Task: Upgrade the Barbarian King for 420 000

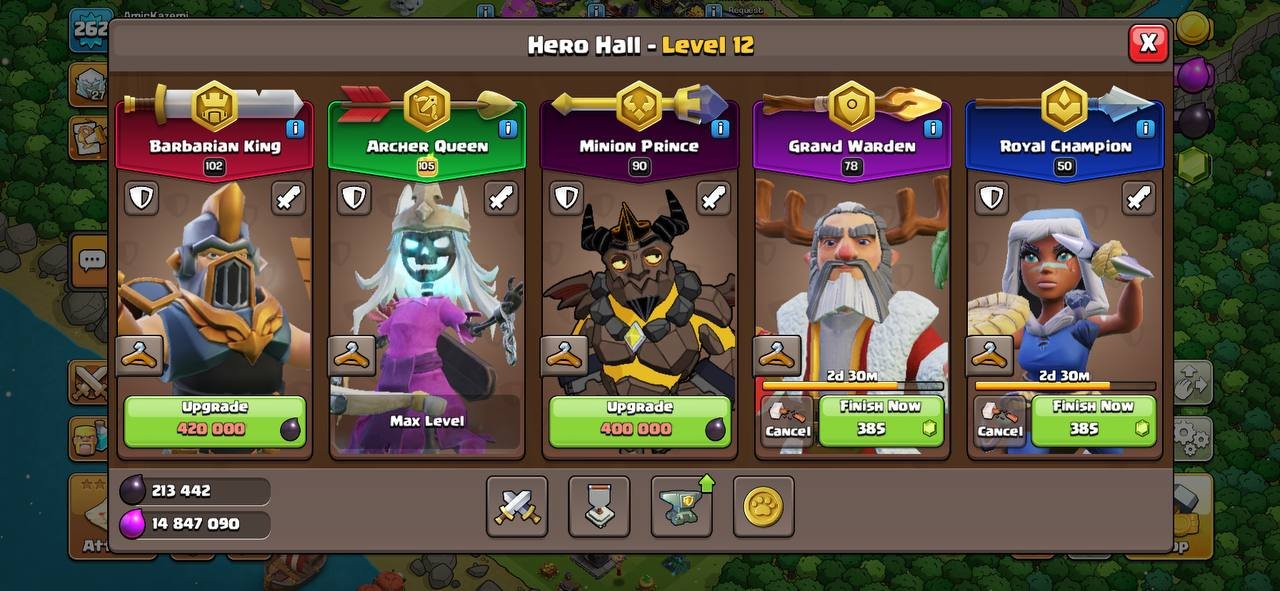Action: pyautogui.click(x=215, y=420)
